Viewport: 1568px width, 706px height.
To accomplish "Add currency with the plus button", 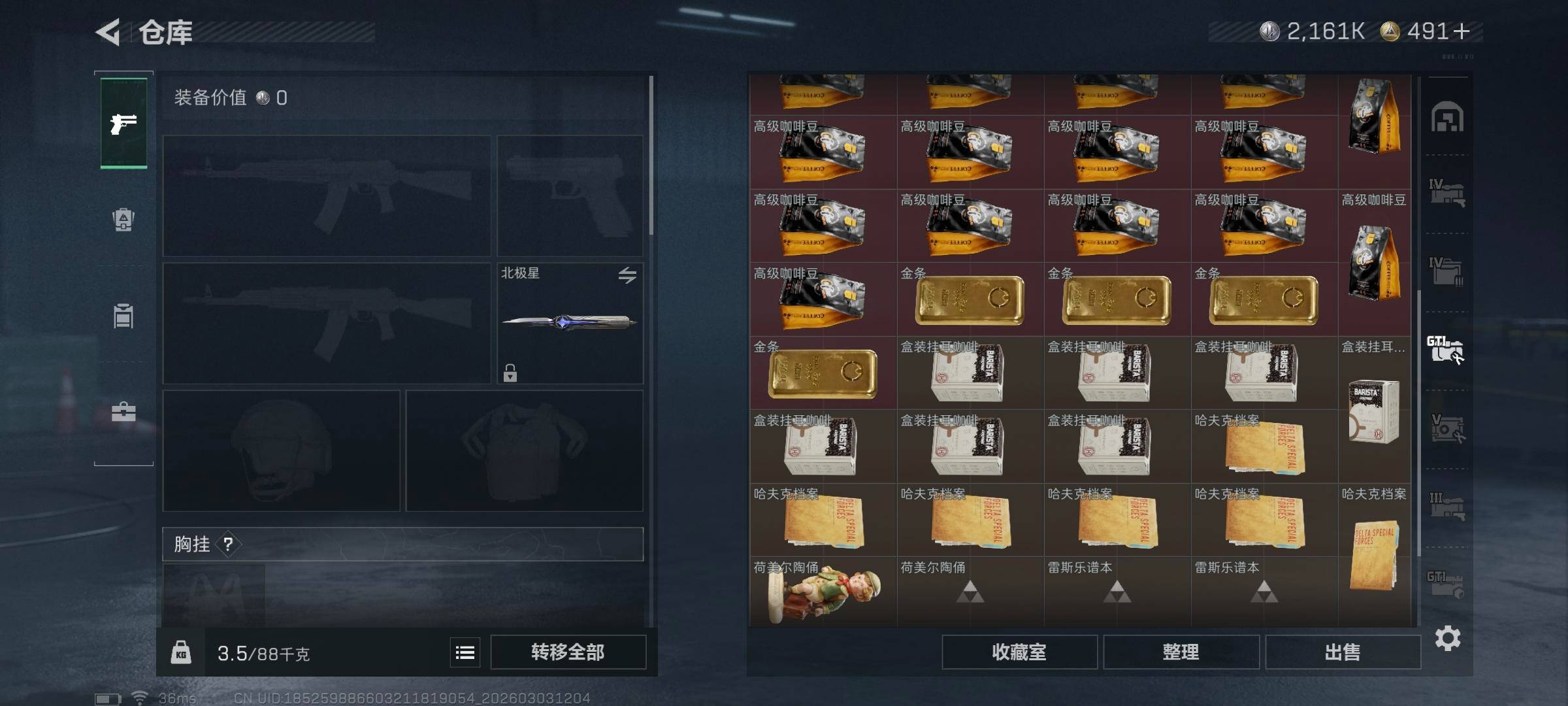I will point(1462,31).
